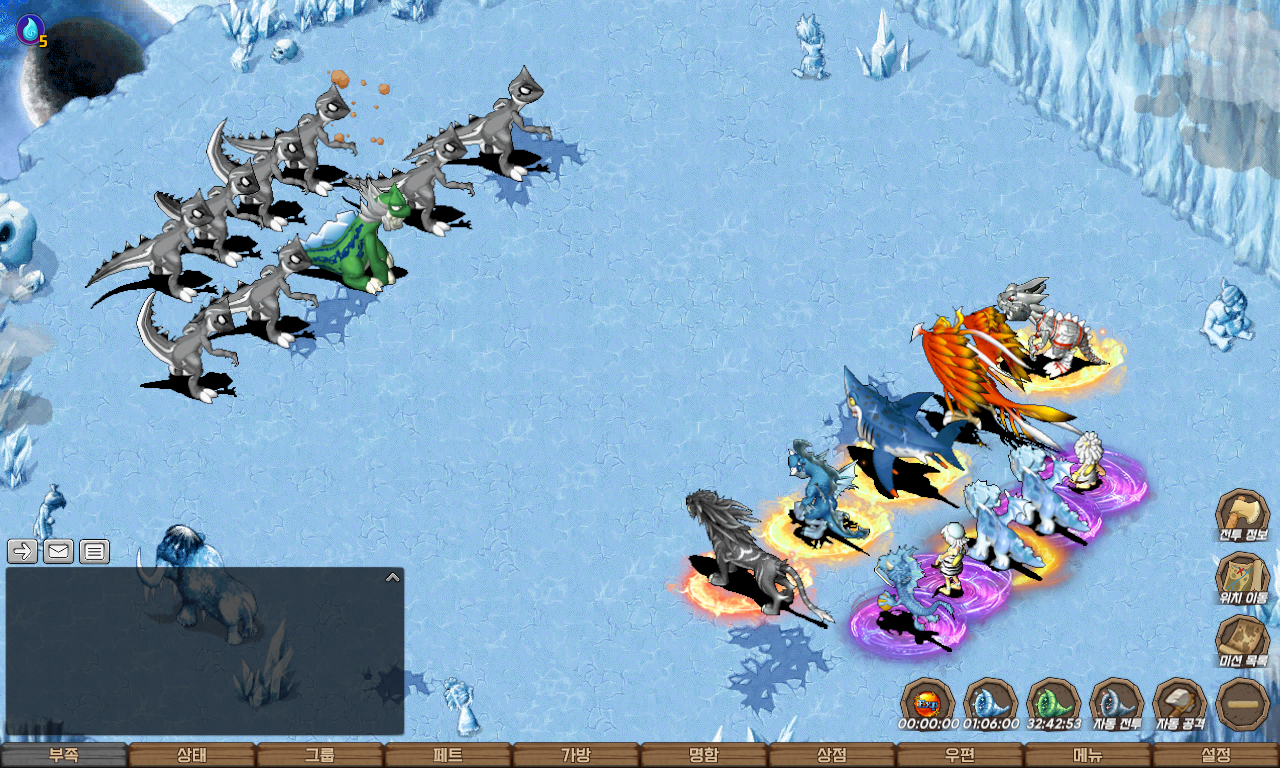Open the 메뉴 (menu) button
The width and height of the screenshot is (1280, 768).
[1088, 755]
